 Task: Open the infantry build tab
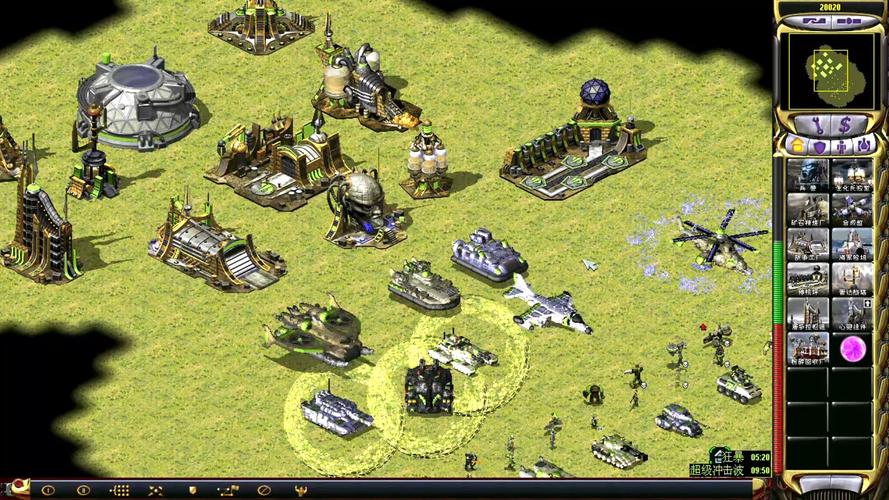[842, 146]
